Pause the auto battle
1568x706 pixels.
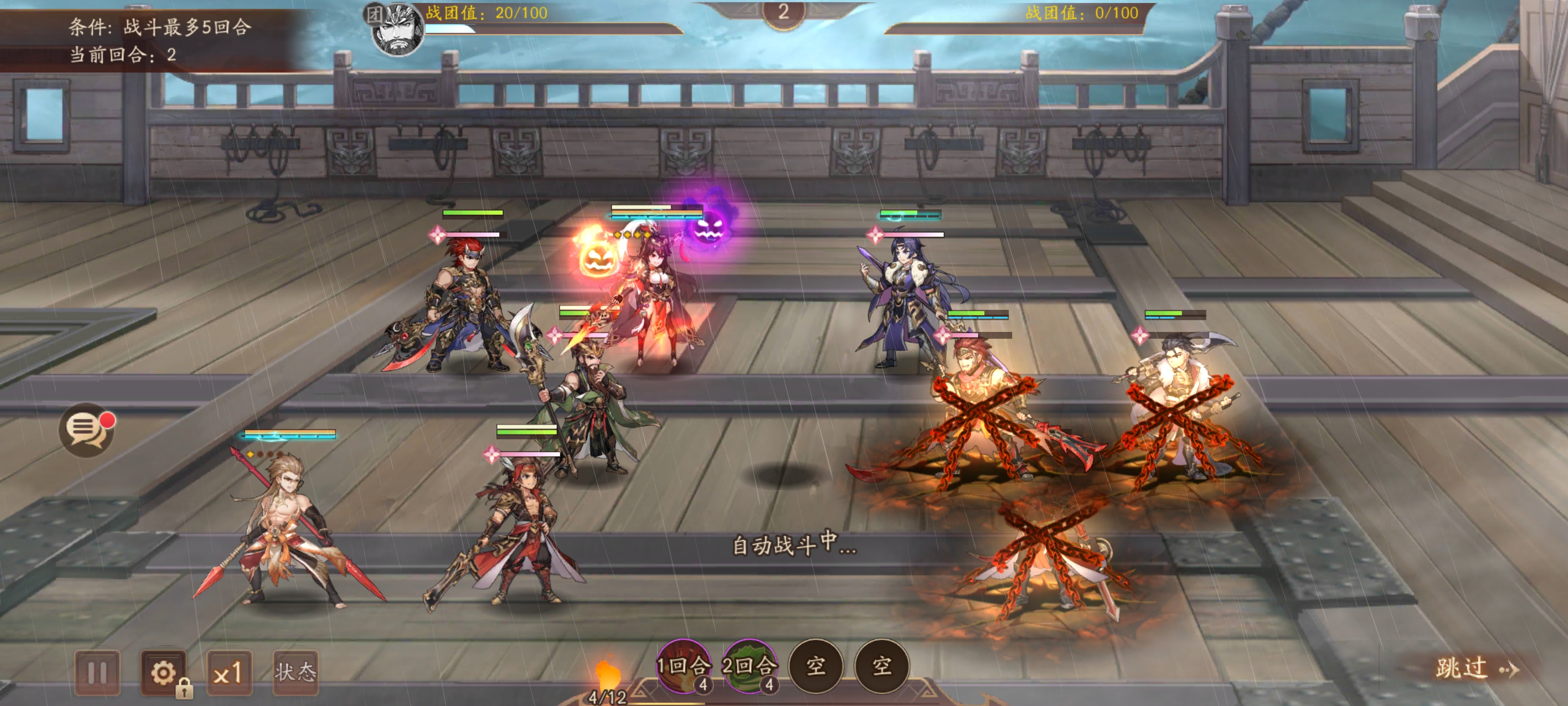tap(98, 673)
